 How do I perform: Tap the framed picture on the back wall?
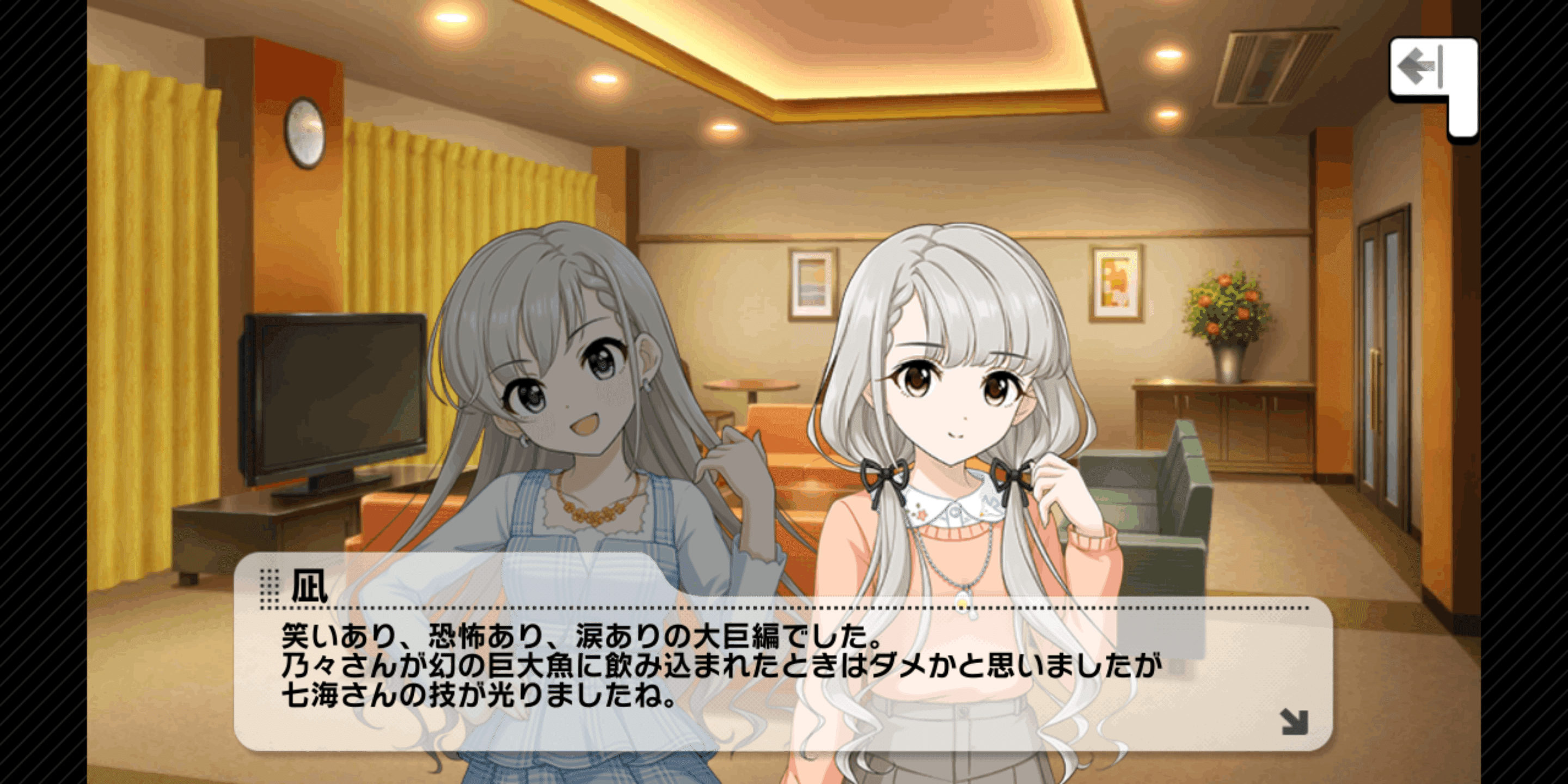(813, 286)
